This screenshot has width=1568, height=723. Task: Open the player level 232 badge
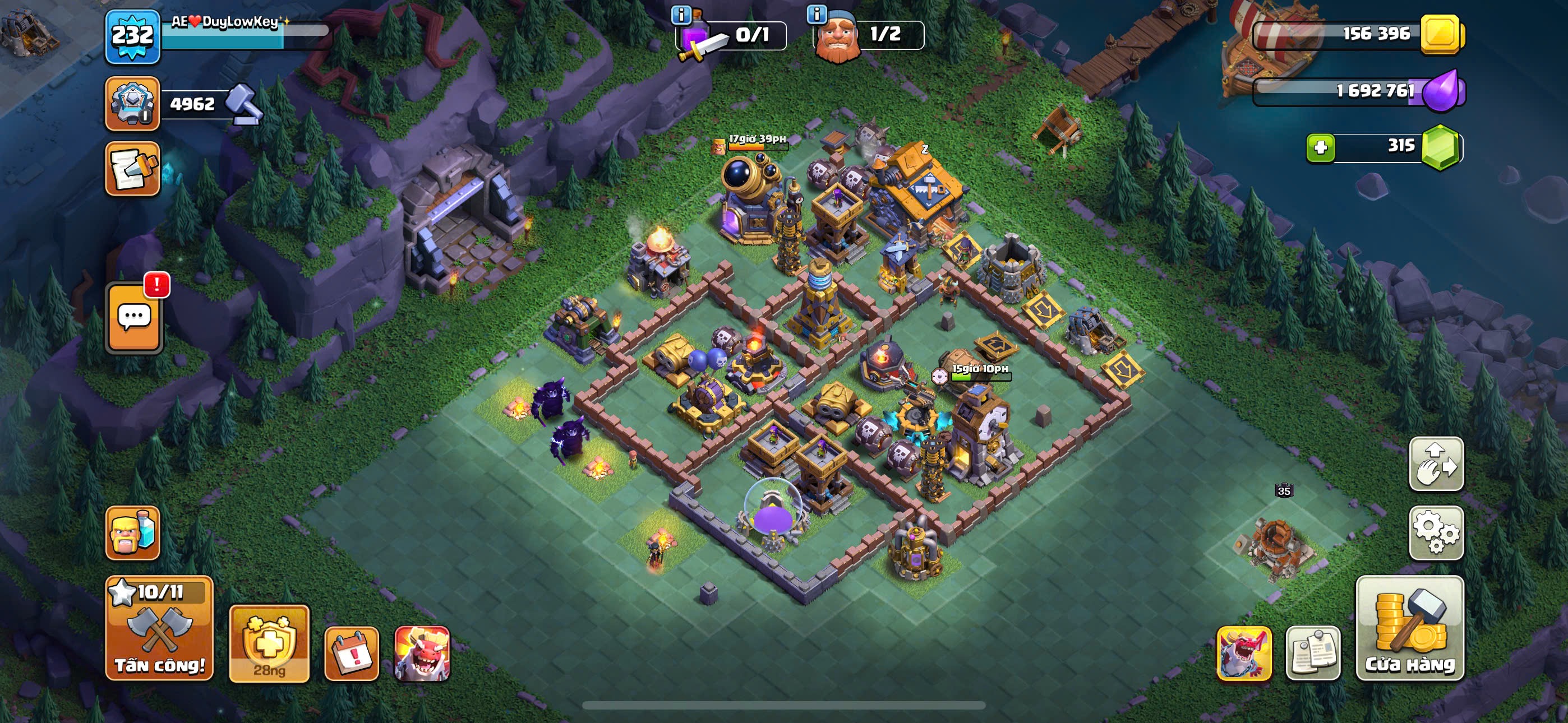(x=133, y=36)
